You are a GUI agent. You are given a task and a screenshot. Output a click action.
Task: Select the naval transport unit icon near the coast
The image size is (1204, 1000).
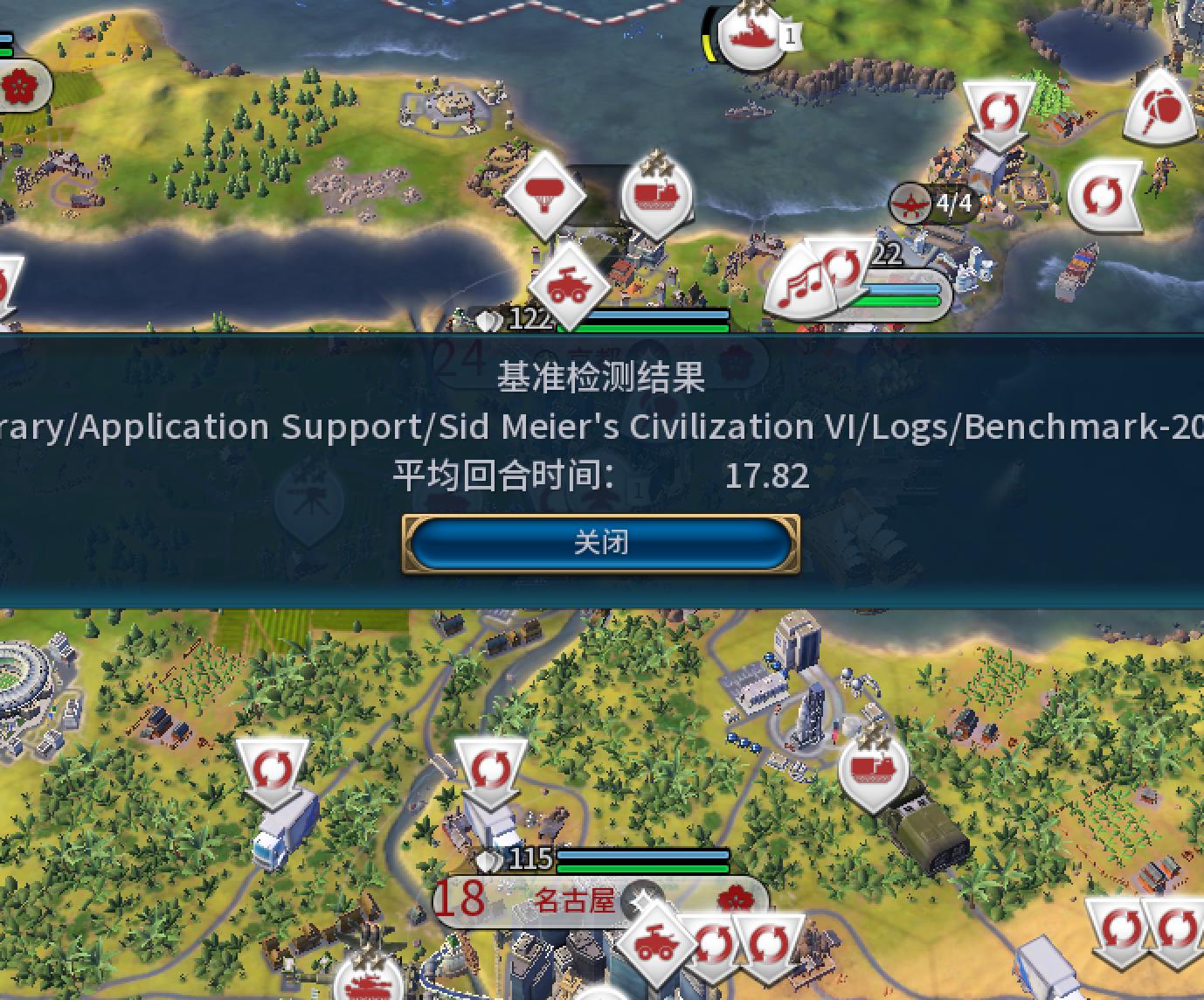(x=654, y=194)
